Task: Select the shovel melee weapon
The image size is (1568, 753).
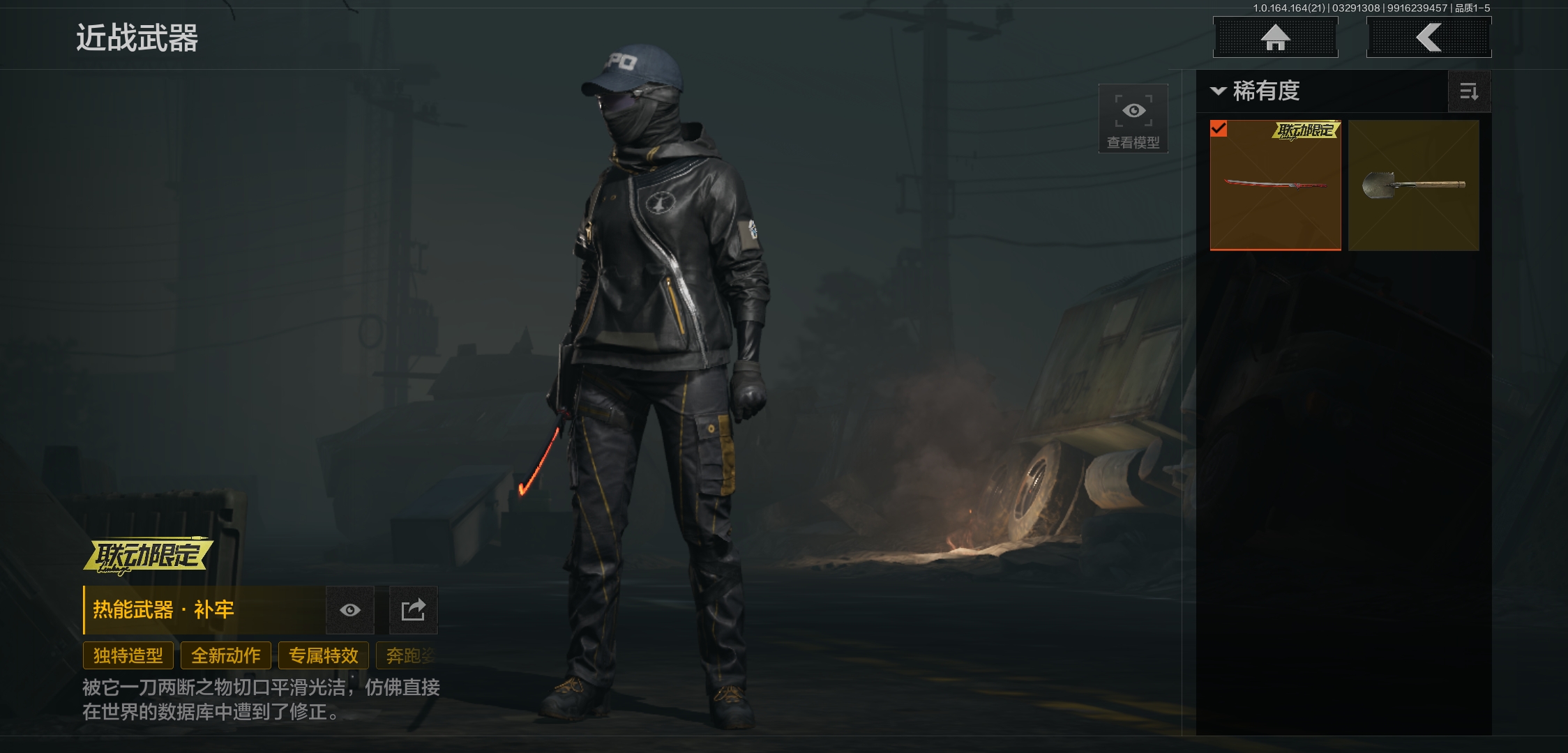Action: pos(1413,185)
